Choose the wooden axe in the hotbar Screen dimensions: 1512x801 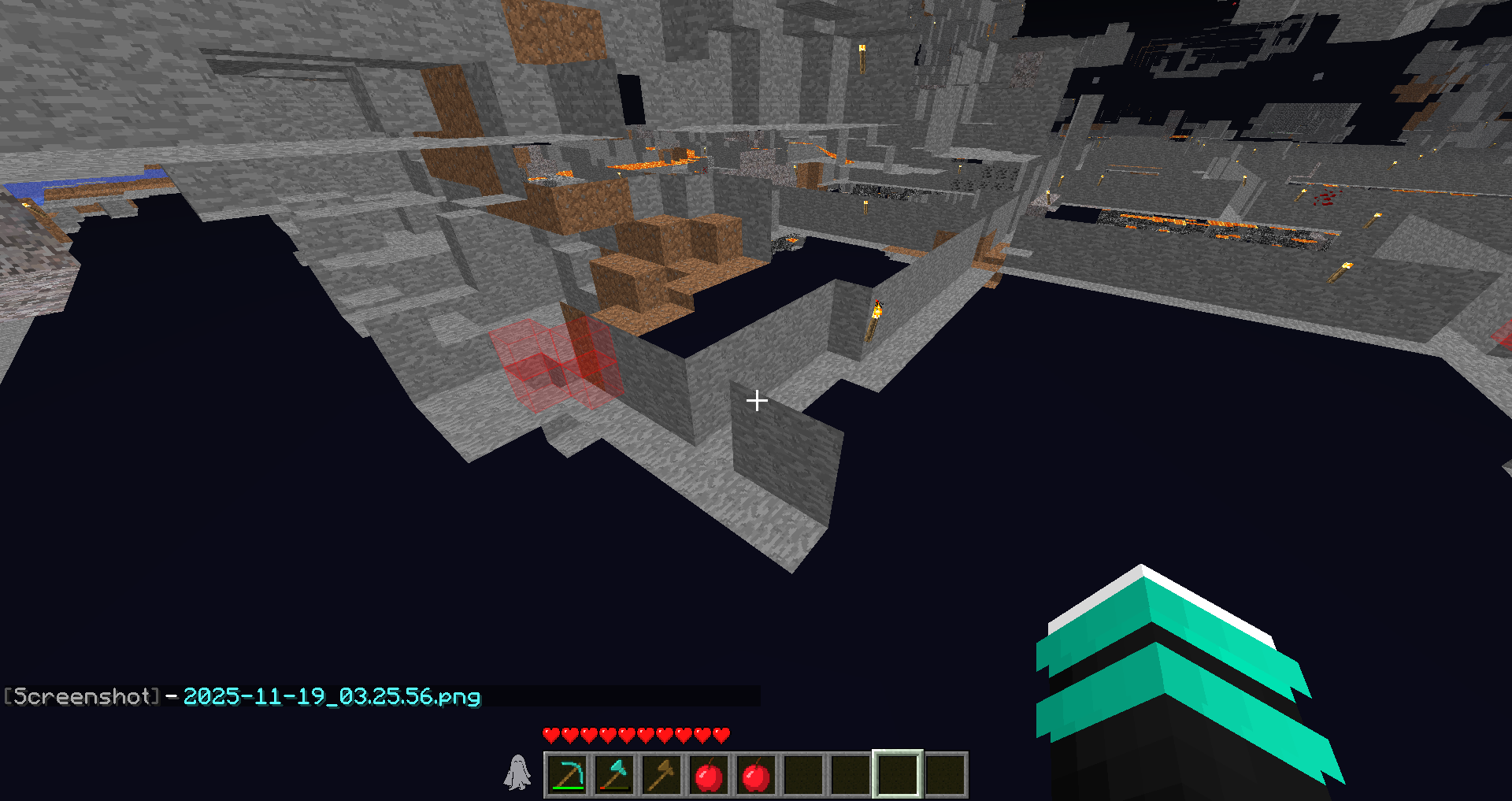[x=661, y=775]
